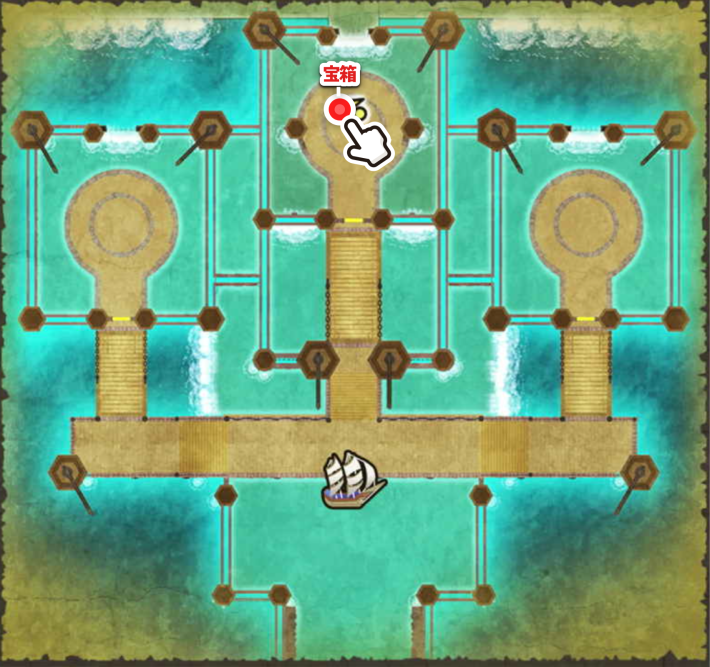Select the sailing ship map marker
The image size is (710, 667).
353,477
